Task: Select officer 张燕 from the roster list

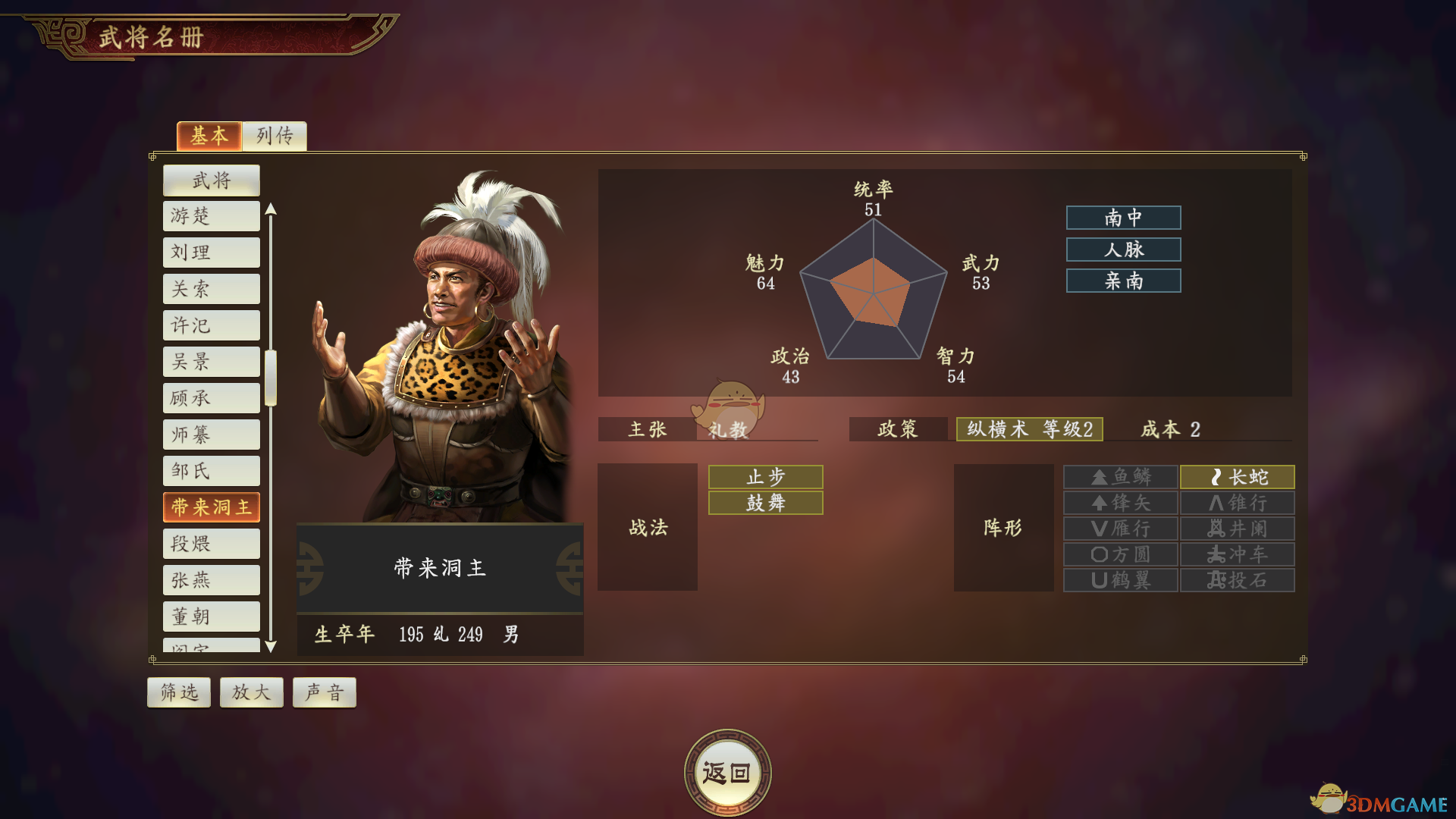Action: click(211, 579)
